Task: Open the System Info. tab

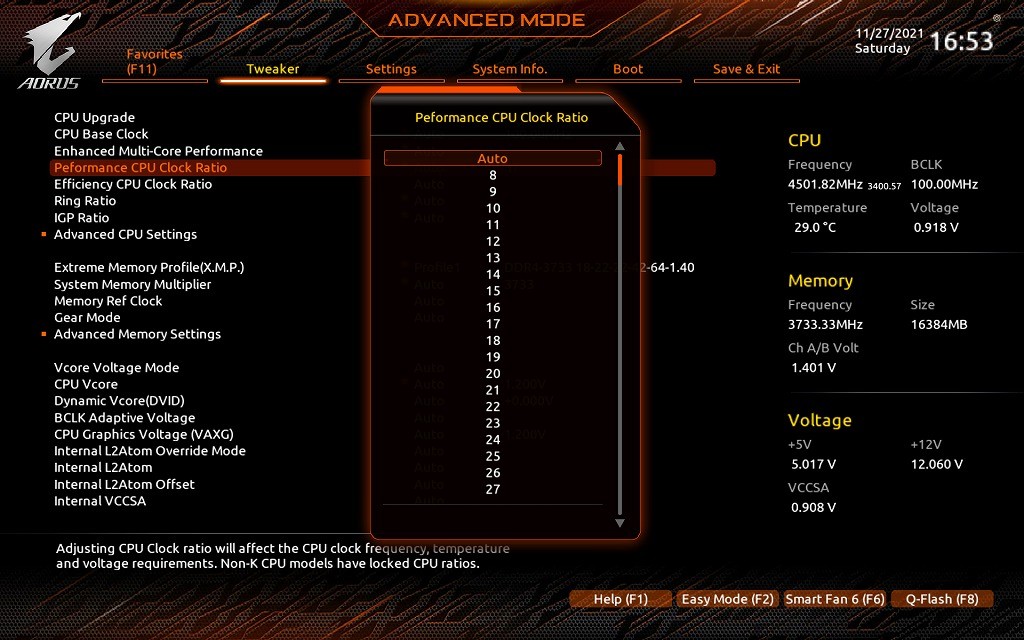Action: (x=510, y=69)
